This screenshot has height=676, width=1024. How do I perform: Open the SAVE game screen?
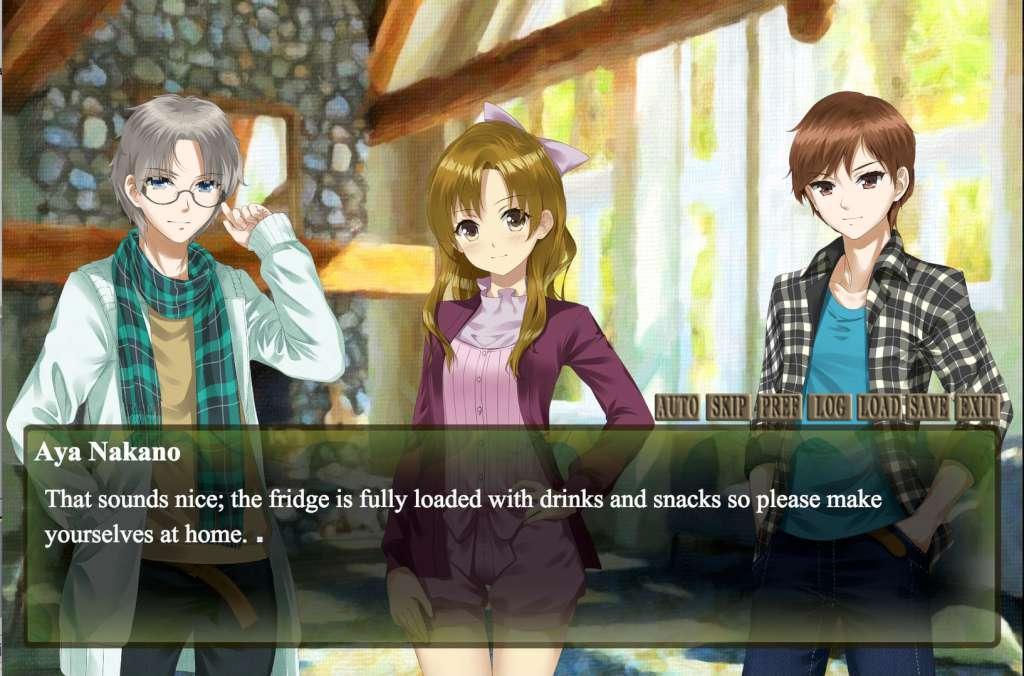click(x=929, y=407)
